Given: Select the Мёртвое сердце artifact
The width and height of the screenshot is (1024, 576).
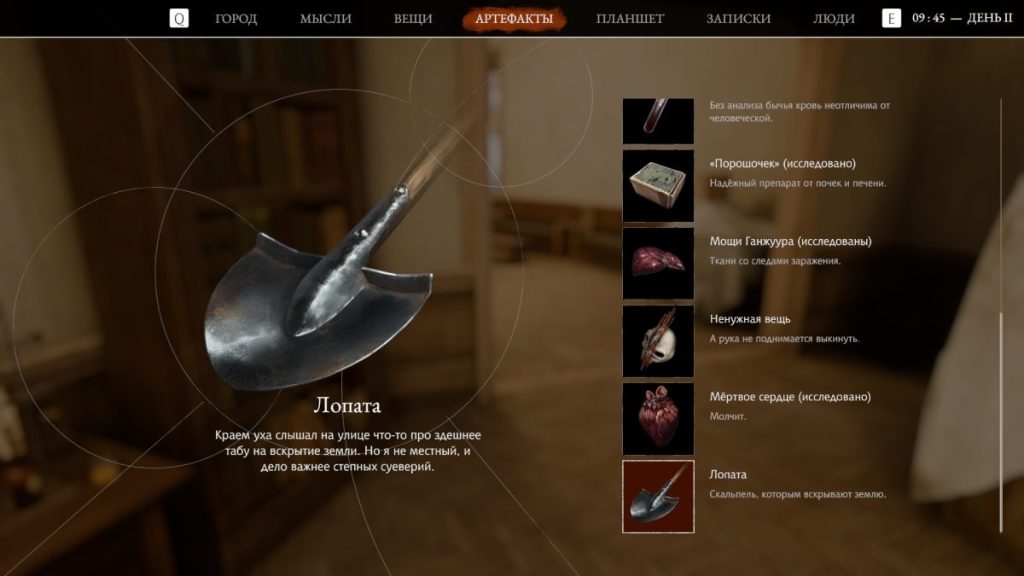Looking at the screenshot, I should [658, 418].
